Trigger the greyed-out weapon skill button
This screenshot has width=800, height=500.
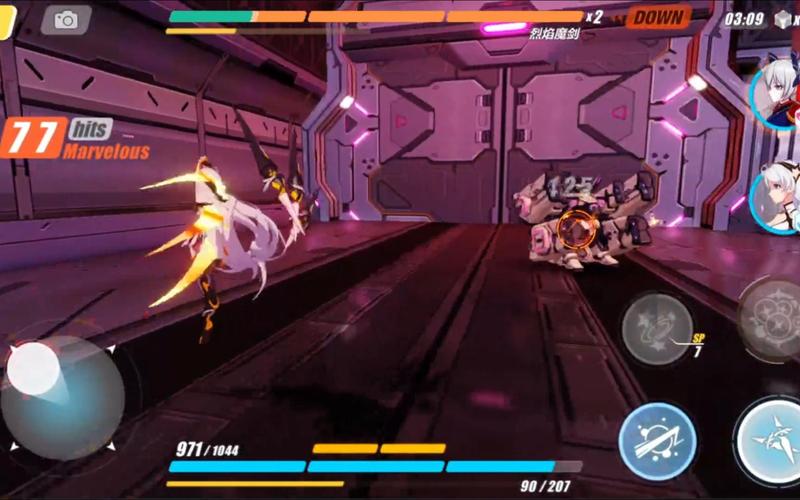[772, 320]
